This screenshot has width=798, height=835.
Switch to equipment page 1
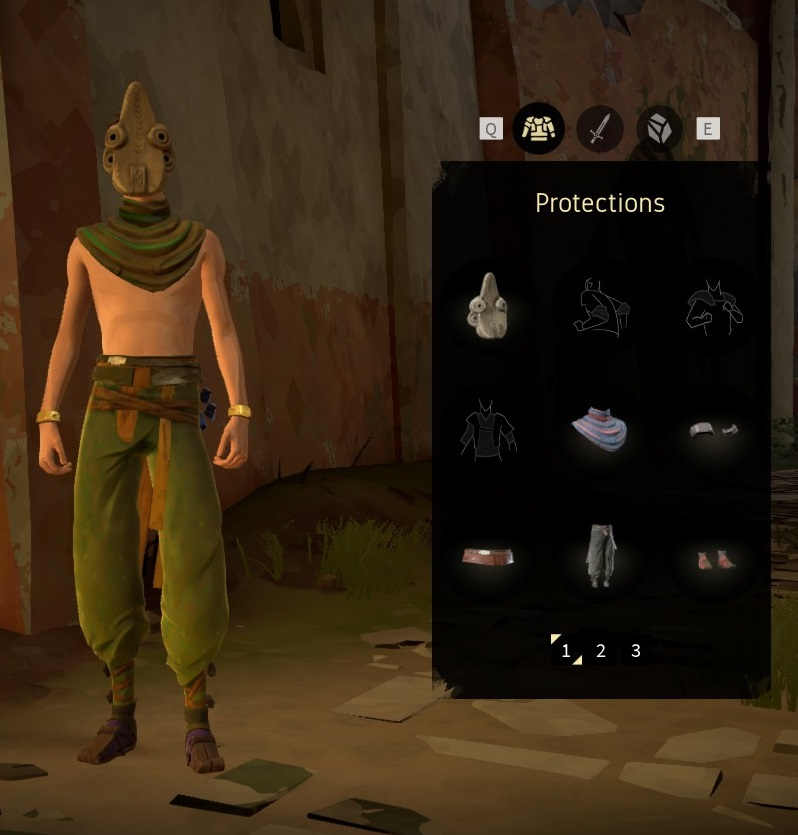pyautogui.click(x=566, y=651)
